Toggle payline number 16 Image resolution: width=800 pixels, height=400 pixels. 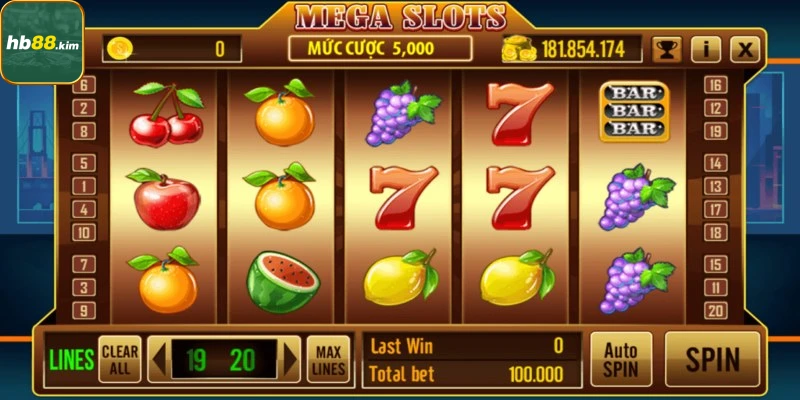tap(714, 85)
